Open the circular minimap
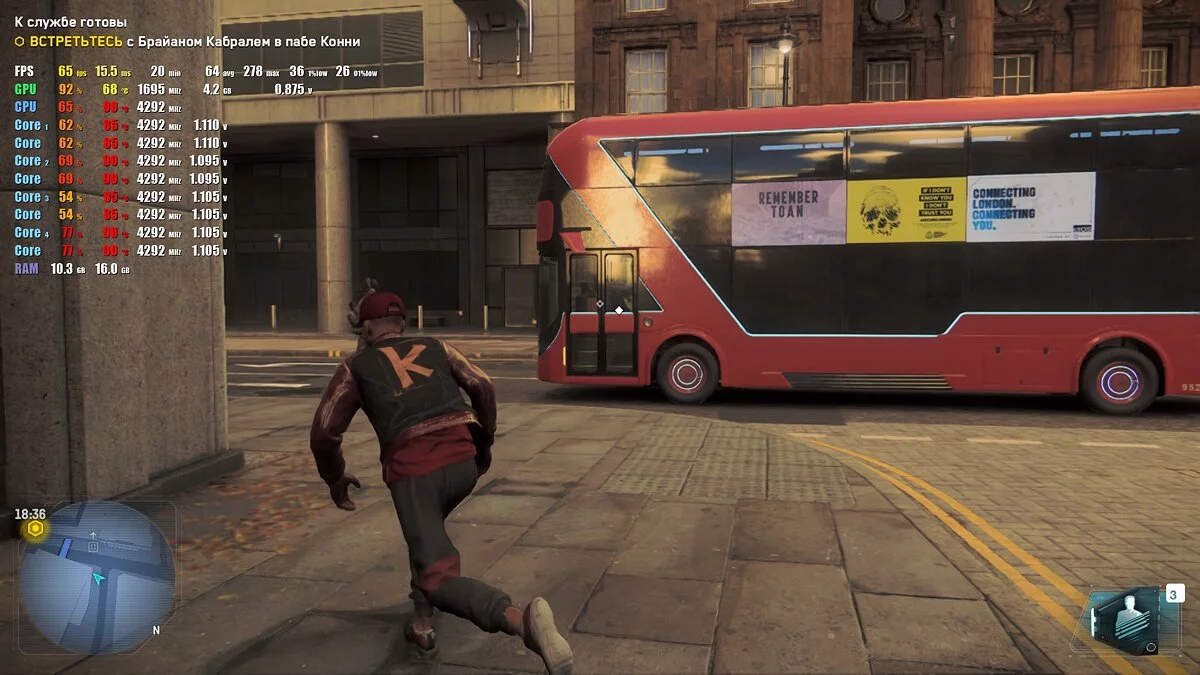Viewport: 1200px width, 675px height. [97, 578]
